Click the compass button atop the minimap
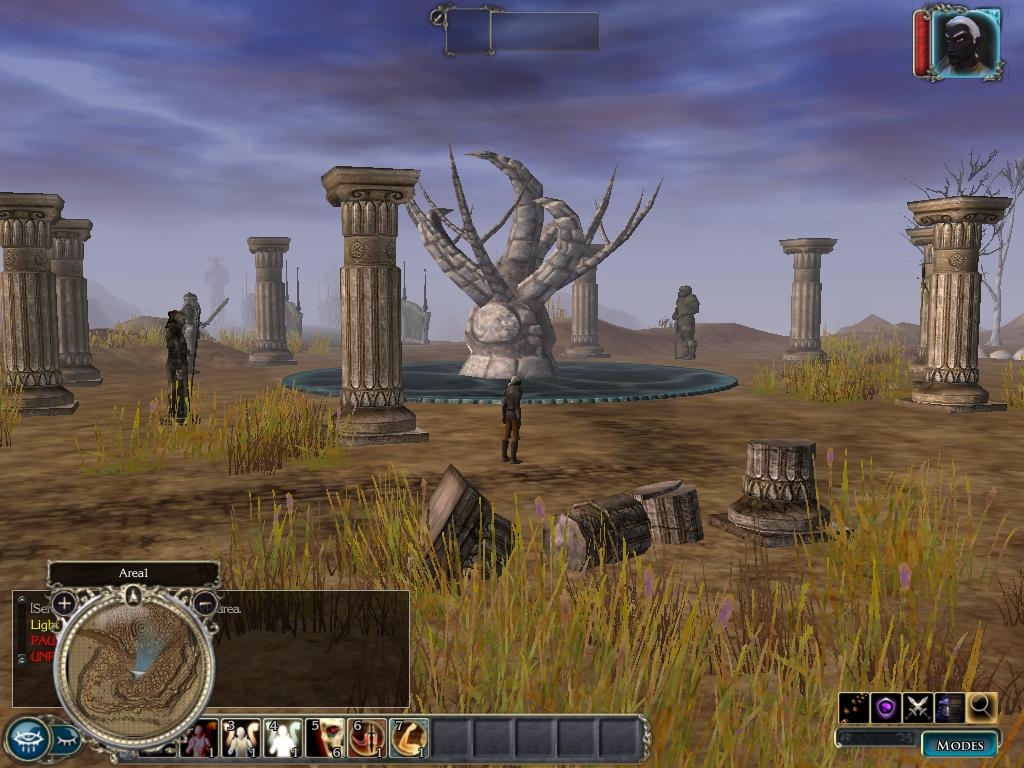Image resolution: width=1024 pixels, height=768 pixels. click(x=134, y=597)
